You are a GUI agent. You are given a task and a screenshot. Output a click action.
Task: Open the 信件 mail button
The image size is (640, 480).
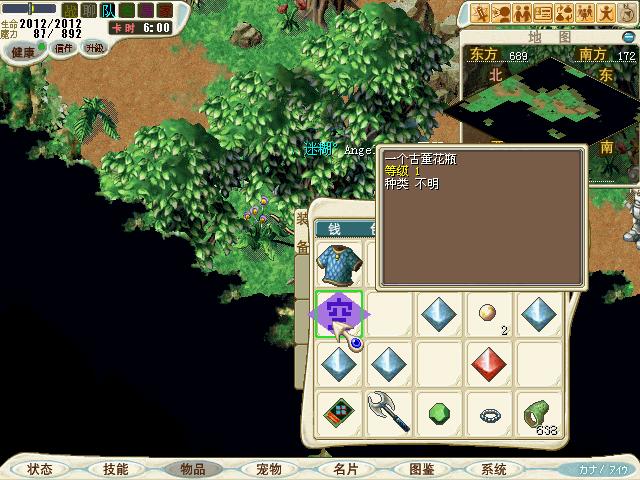point(64,47)
